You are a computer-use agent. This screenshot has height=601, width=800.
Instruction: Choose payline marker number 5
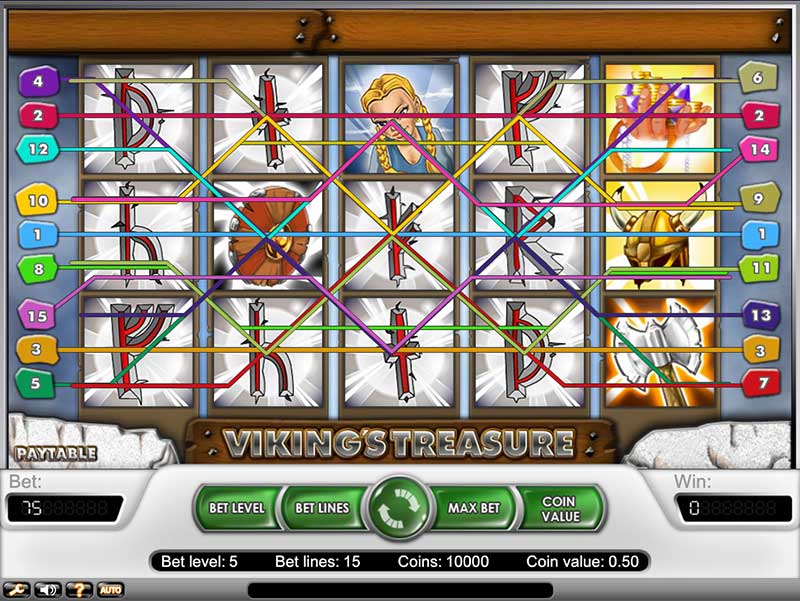[37, 381]
